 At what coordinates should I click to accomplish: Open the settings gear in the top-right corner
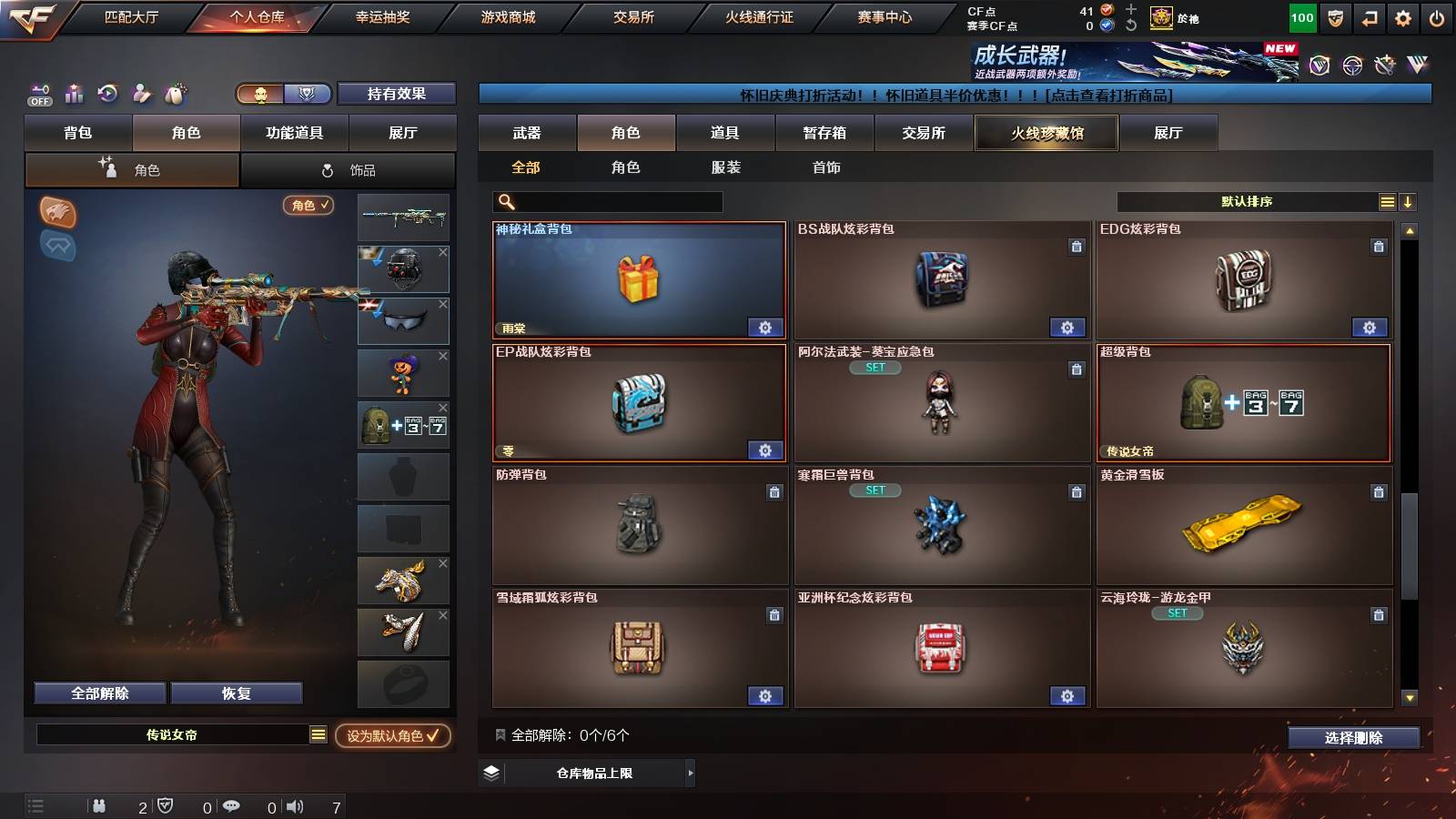pyautogui.click(x=1401, y=15)
